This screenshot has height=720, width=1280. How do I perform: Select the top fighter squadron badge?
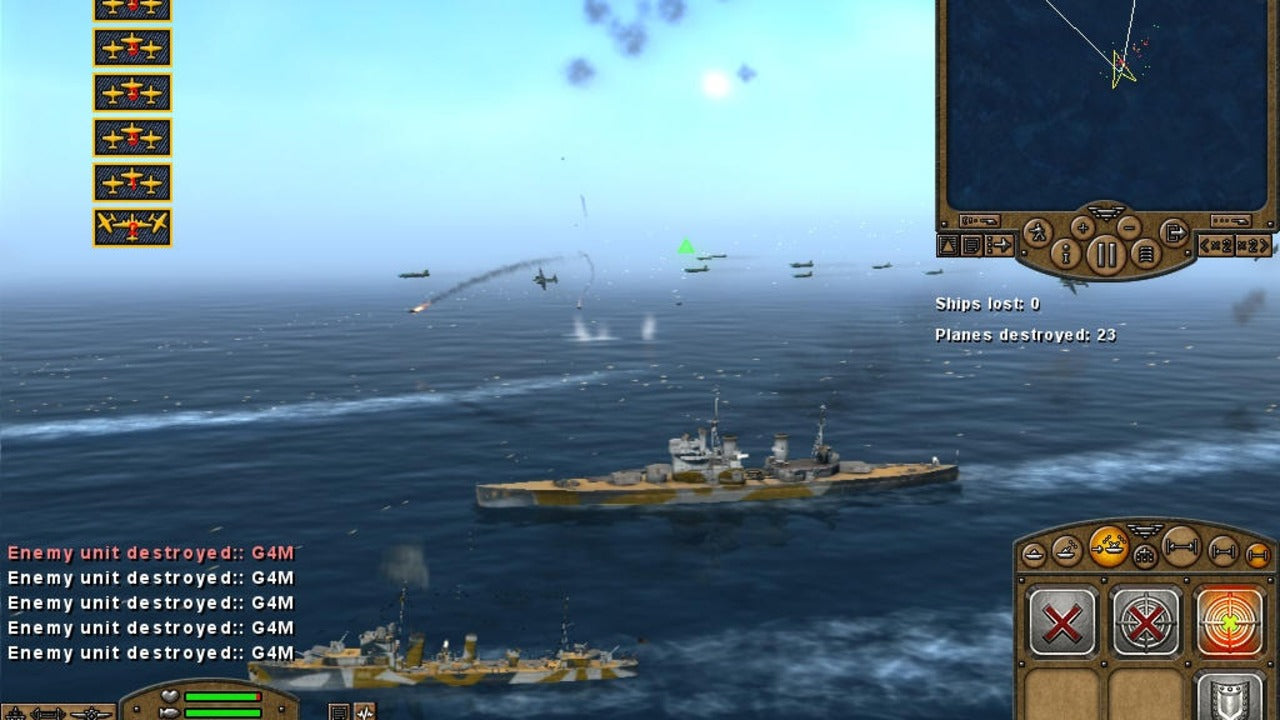[131, 8]
